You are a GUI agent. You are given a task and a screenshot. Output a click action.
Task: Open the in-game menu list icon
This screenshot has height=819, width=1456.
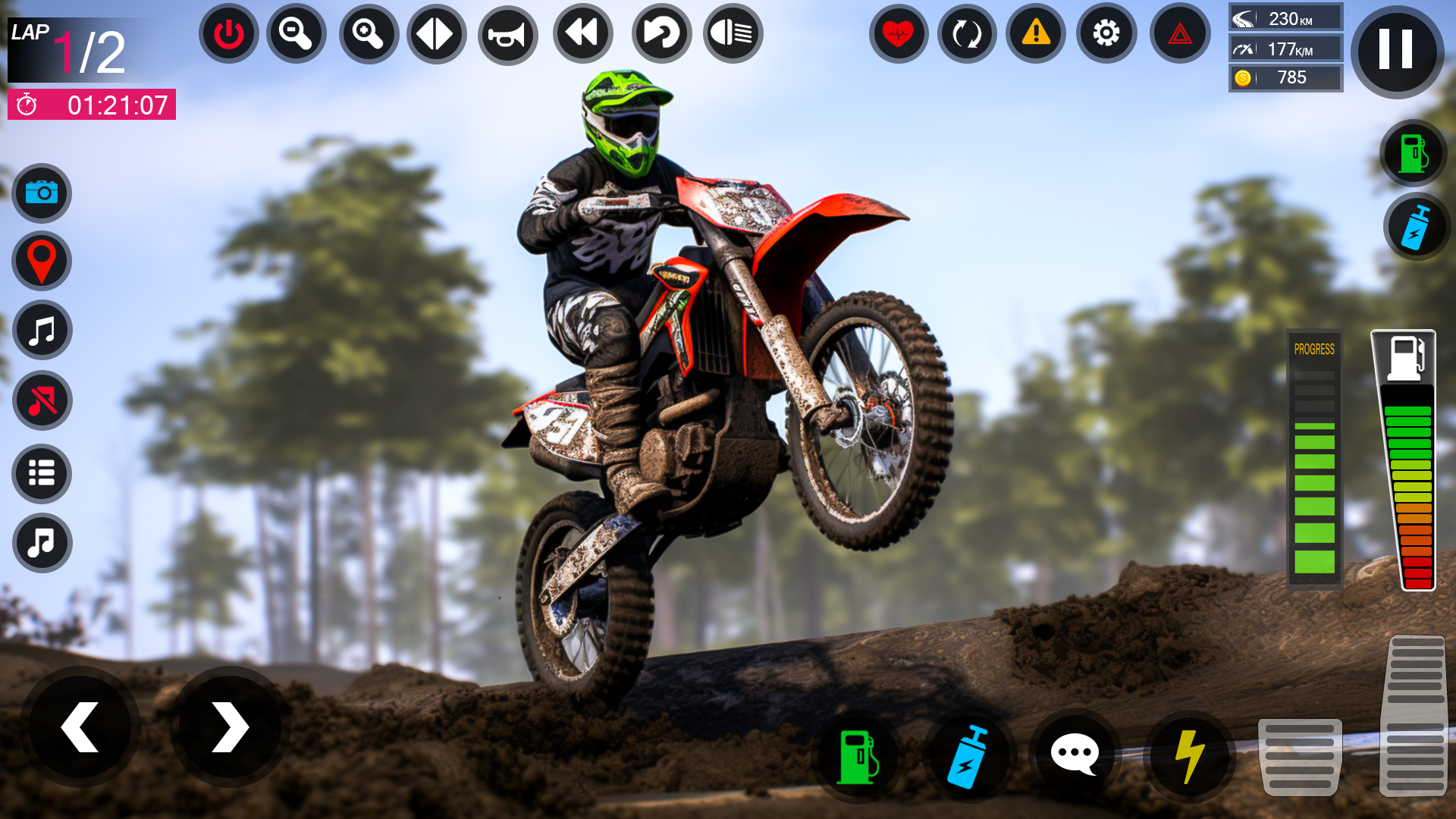tap(42, 474)
